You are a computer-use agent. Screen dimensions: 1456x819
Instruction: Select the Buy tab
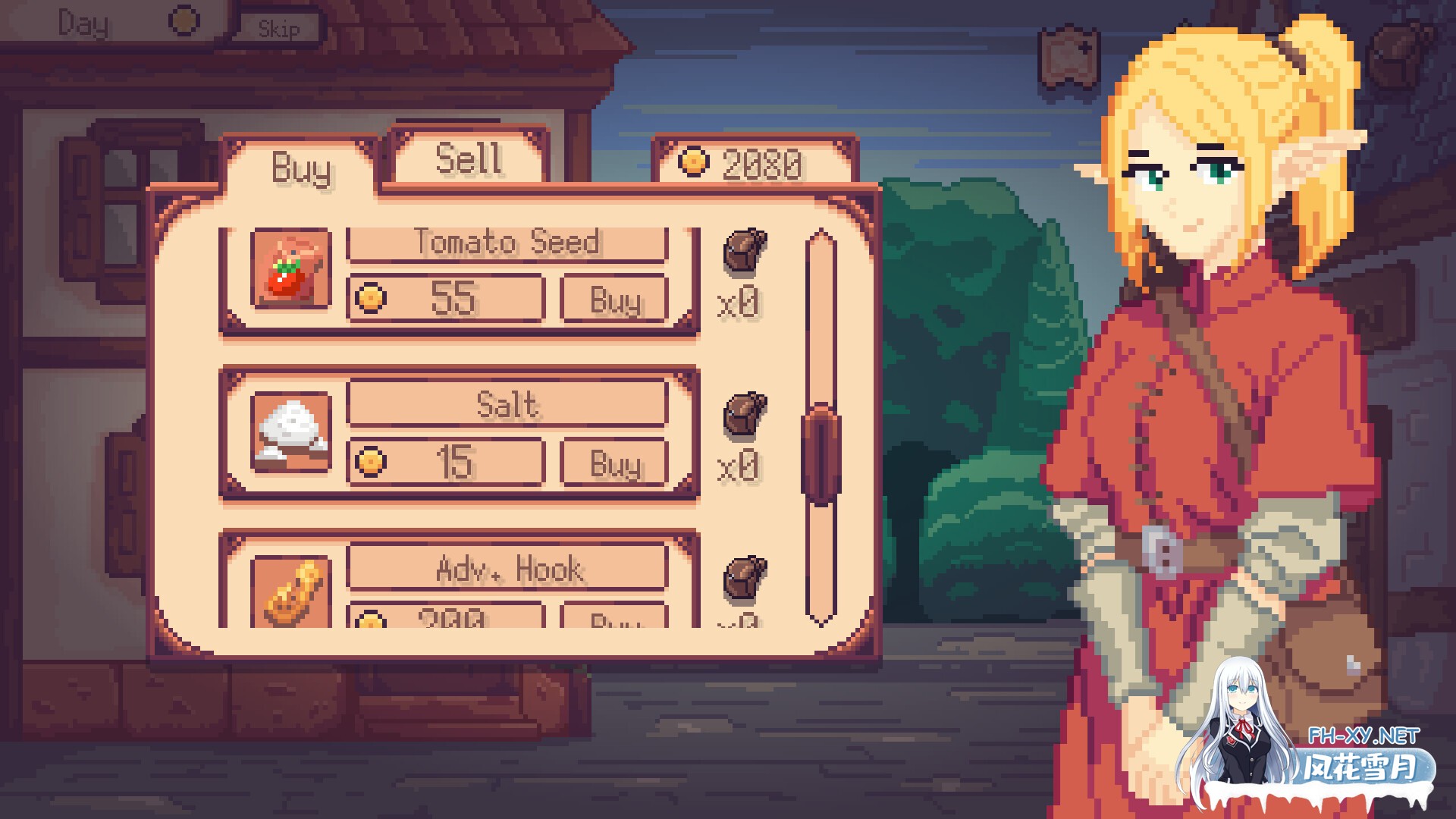pos(301,168)
